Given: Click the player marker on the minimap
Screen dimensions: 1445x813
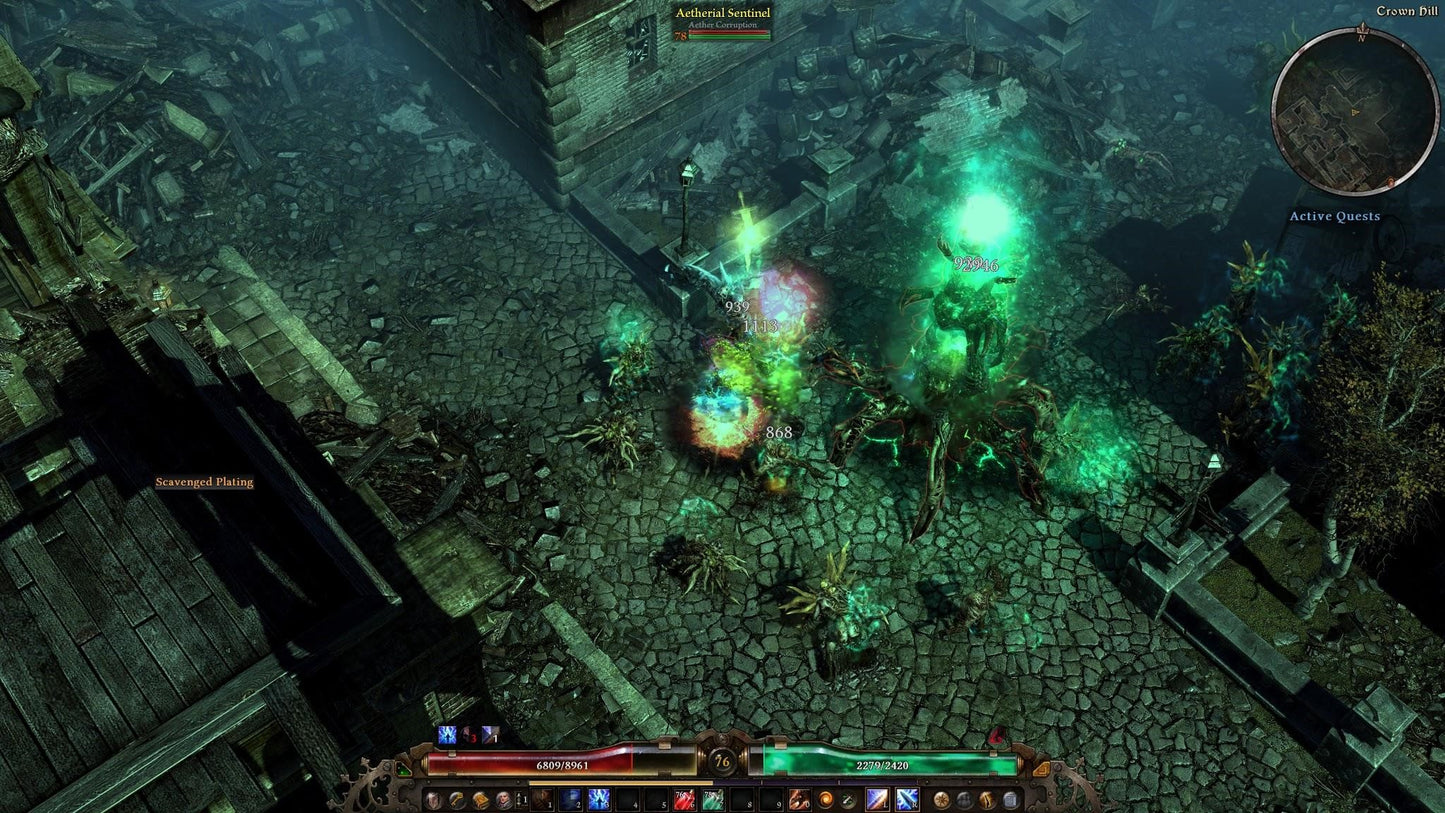Looking at the screenshot, I should click(x=1356, y=113).
